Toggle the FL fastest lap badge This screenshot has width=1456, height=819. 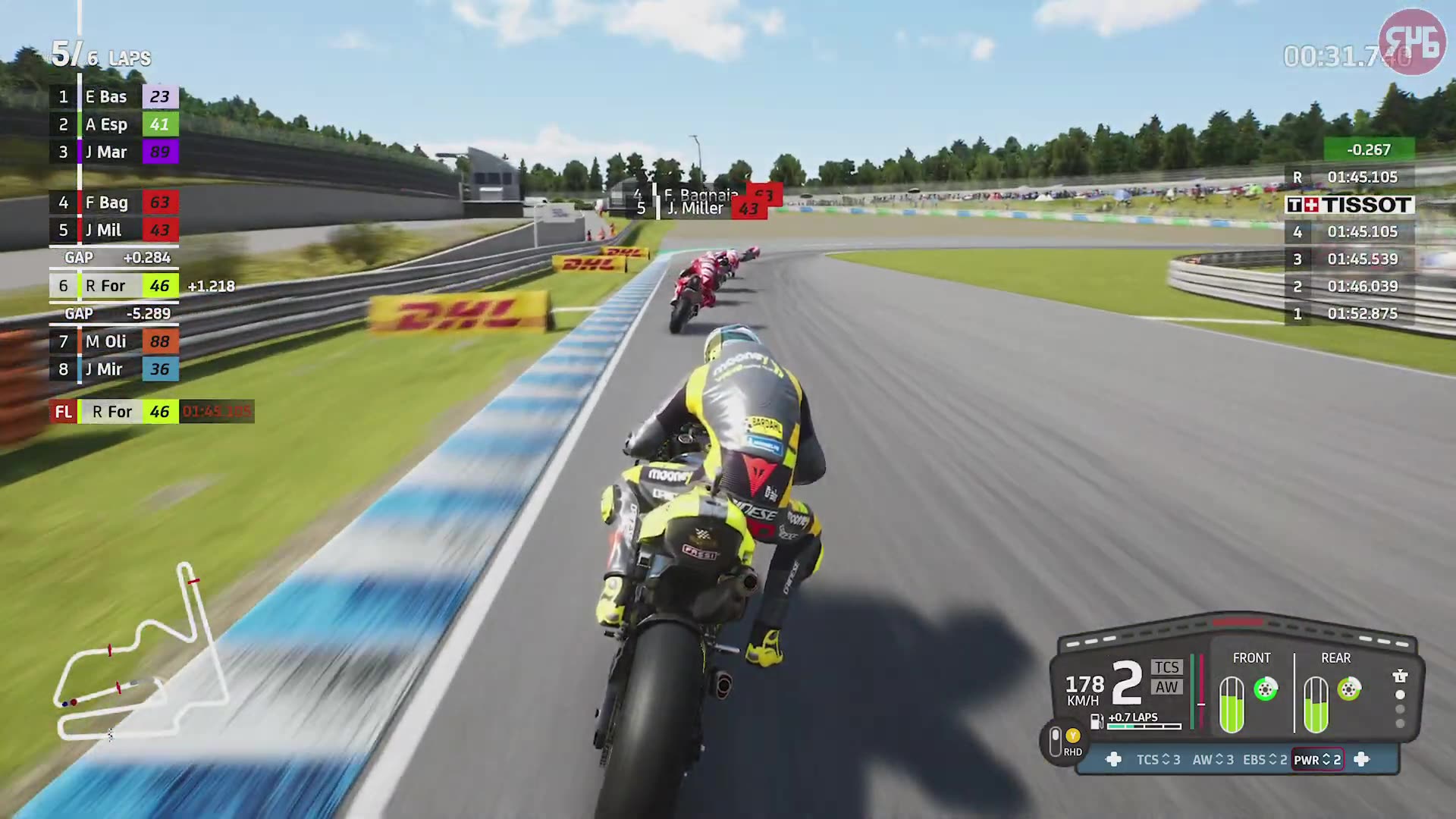tap(63, 412)
